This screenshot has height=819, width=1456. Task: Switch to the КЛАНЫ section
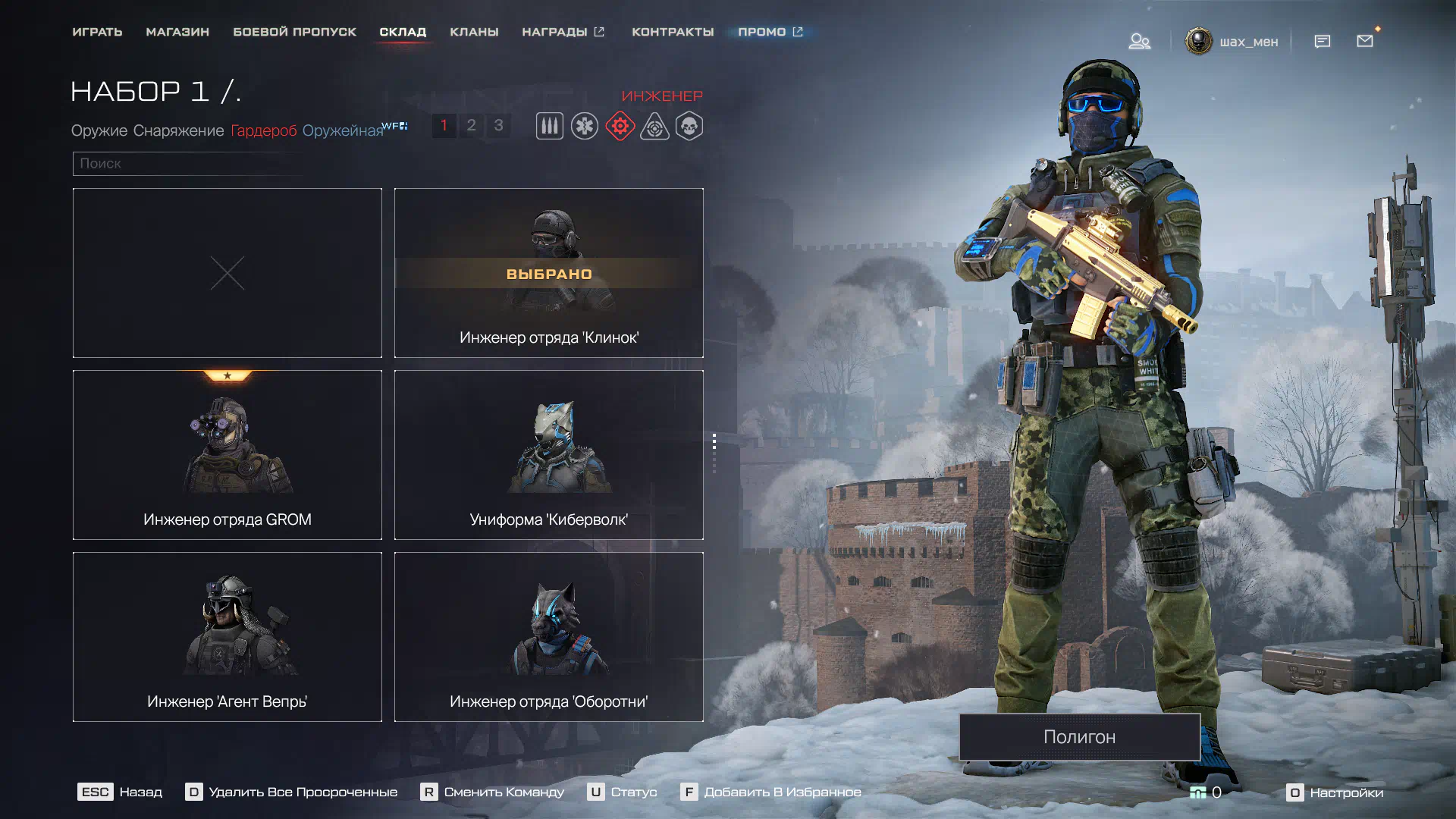click(x=474, y=32)
